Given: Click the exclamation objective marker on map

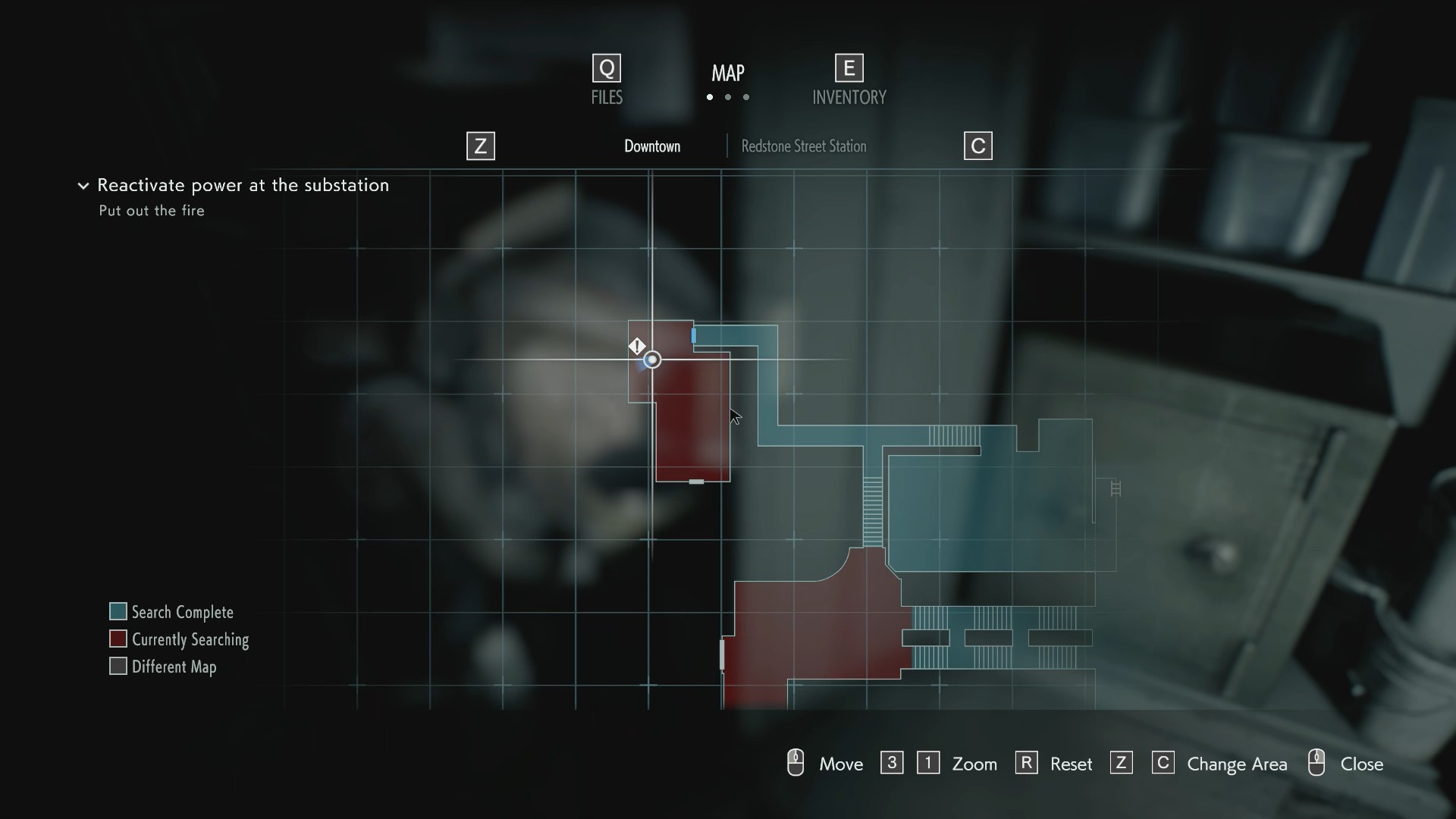Looking at the screenshot, I should 638,346.
